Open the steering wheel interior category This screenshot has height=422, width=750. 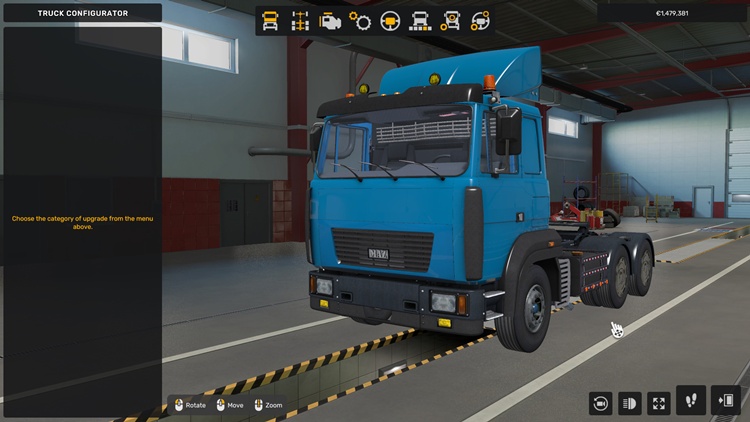click(390, 21)
